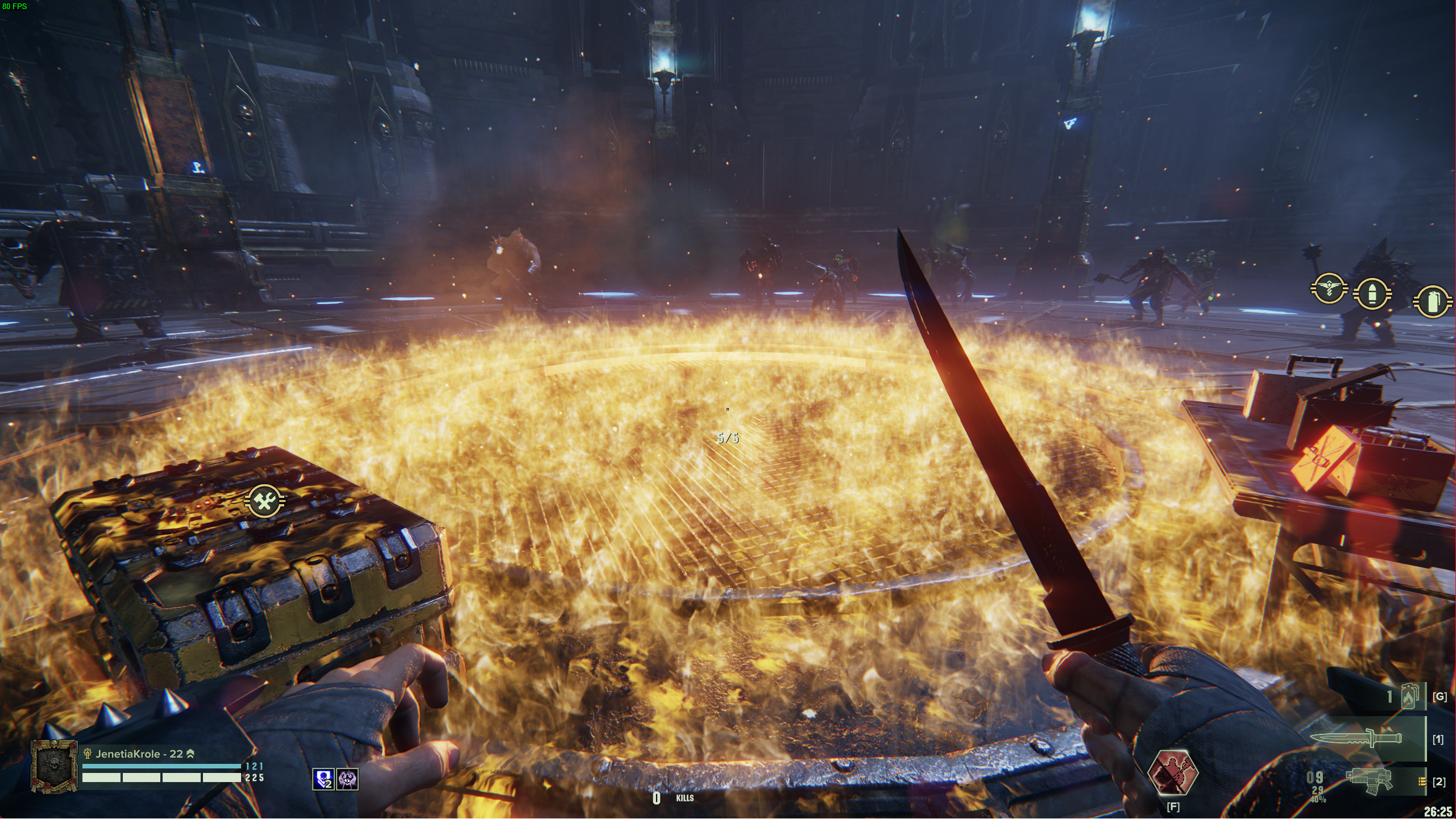Activate the hexagonal red combat ability icon
This screenshot has height=819, width=1456.
tap(1172, 773)
